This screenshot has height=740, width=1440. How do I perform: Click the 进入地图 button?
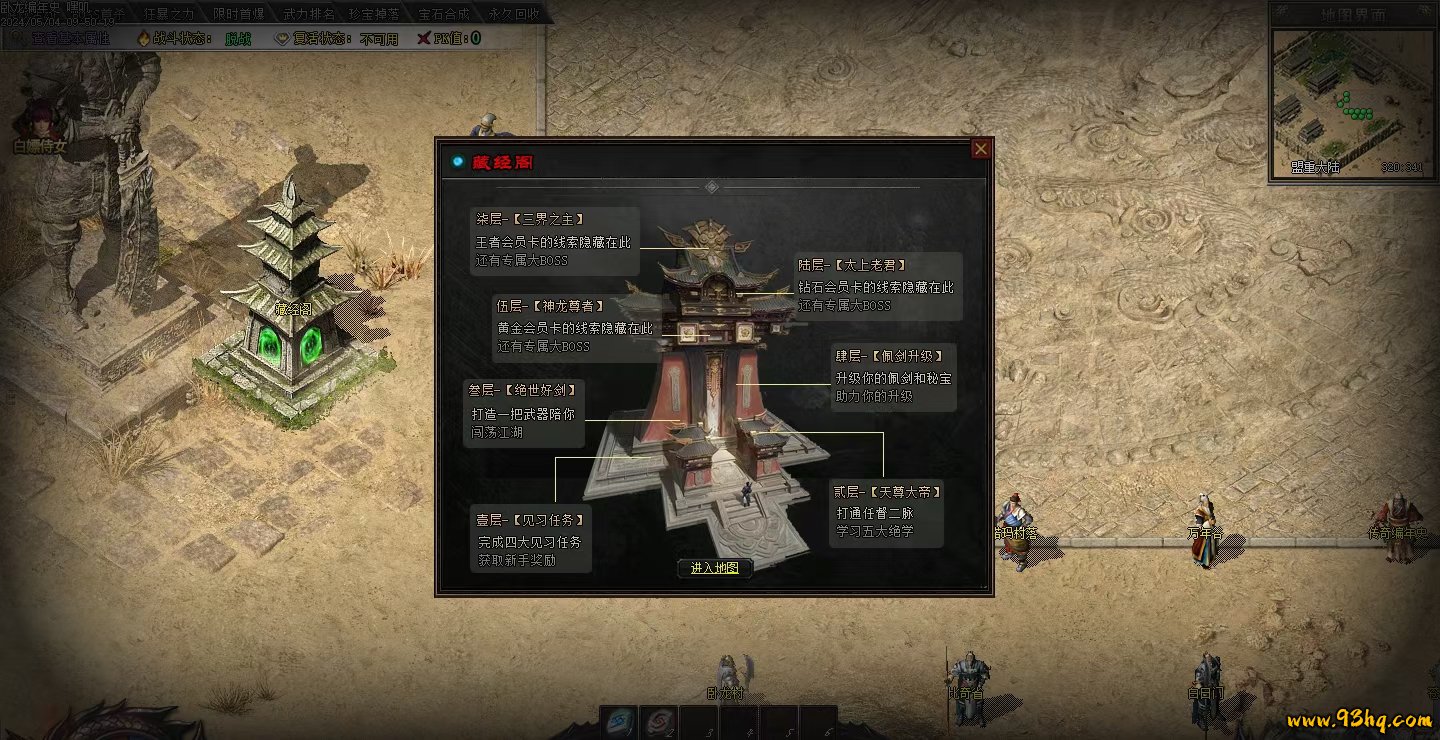point(714,568)
